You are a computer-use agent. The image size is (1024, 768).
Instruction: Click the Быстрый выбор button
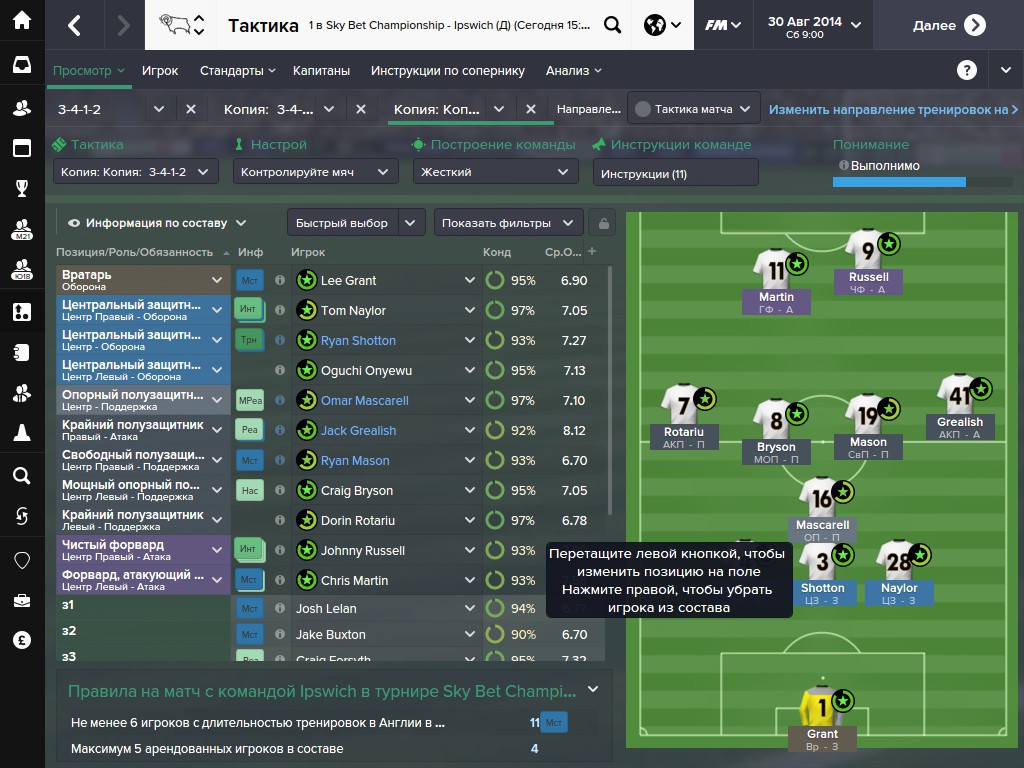pyautogui.click(x=342, y=223)
